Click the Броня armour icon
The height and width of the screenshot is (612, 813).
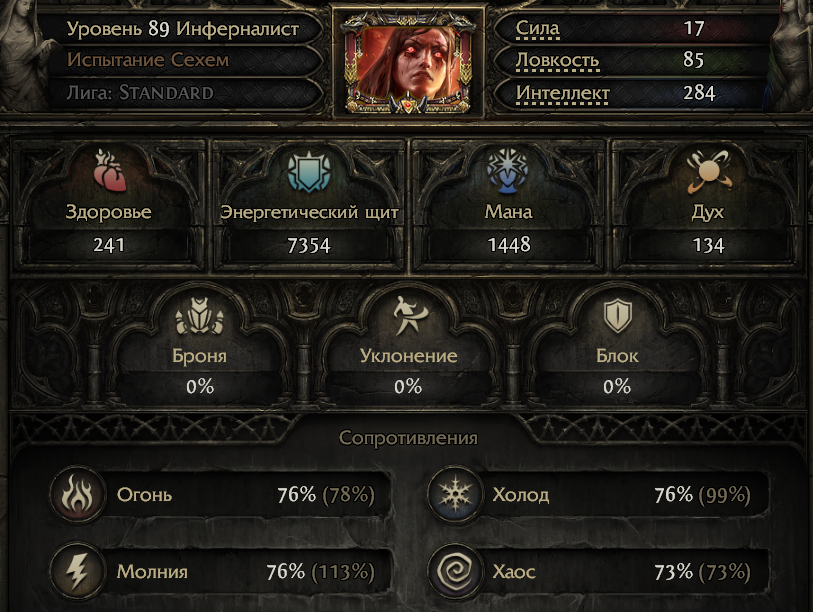click(x=198, y=318)
